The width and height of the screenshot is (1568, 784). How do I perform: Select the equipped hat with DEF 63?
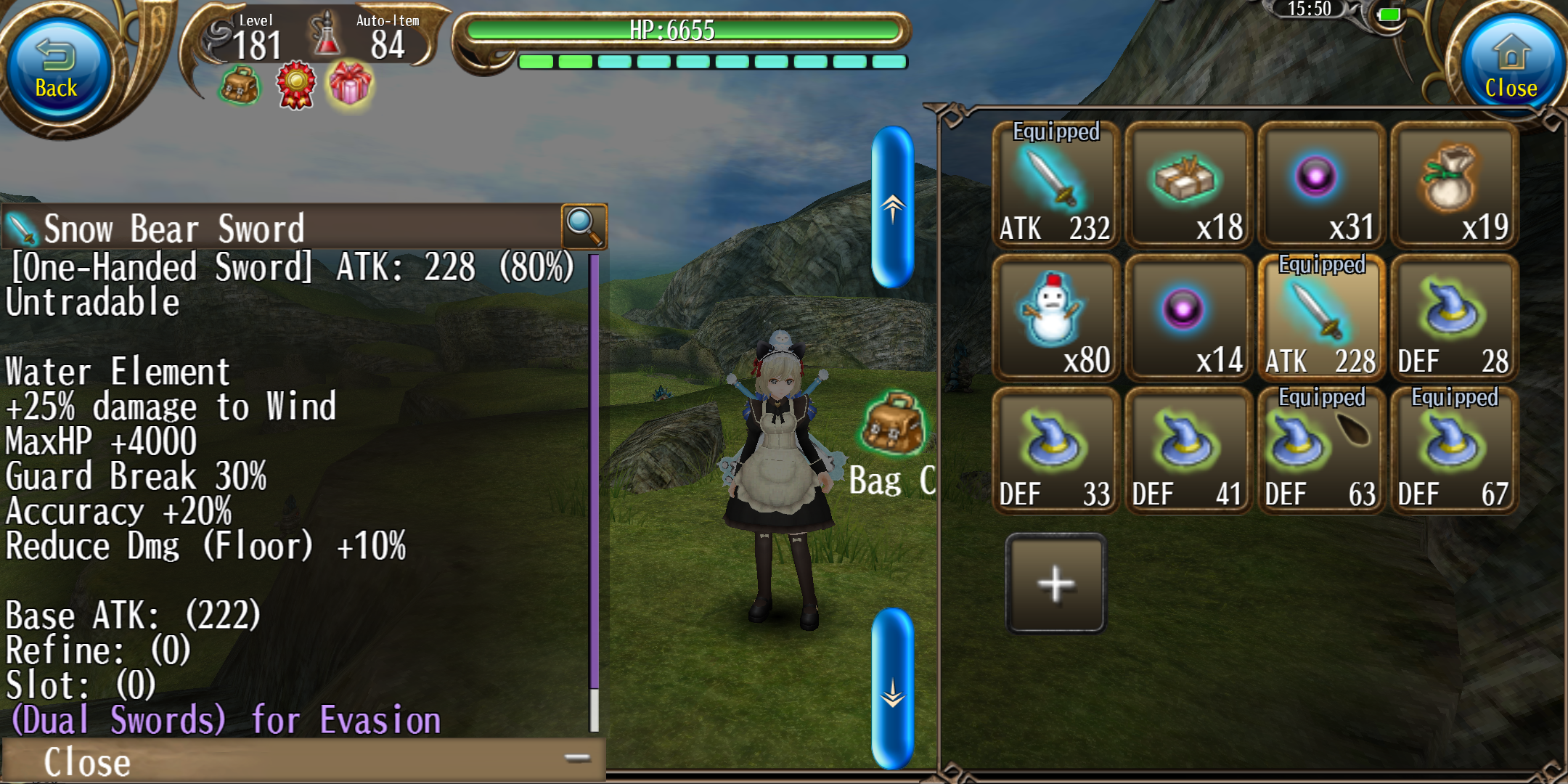point(1321,452)
